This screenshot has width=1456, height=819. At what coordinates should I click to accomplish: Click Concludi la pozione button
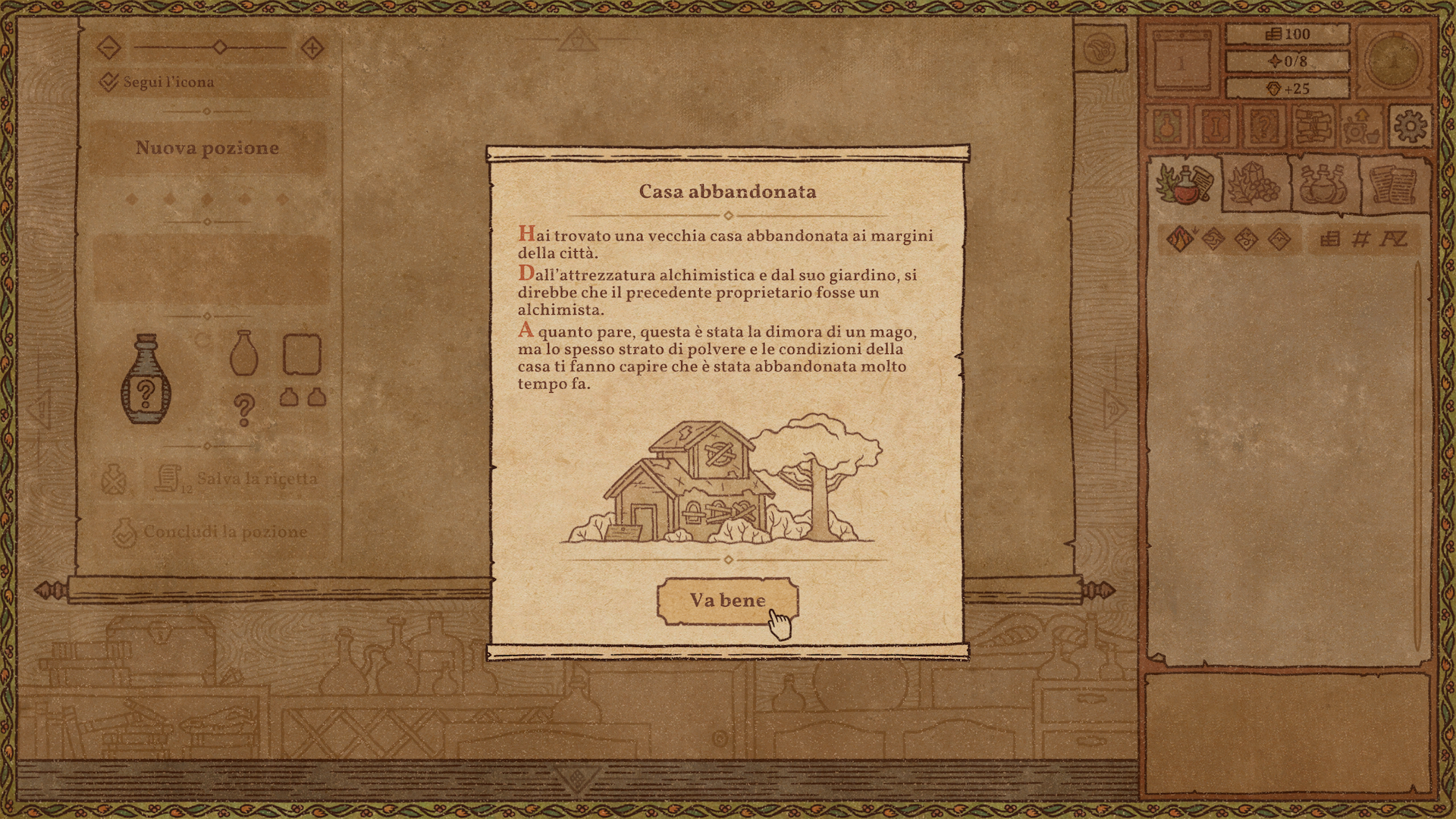pyautogui.click(x=211, y=532)
